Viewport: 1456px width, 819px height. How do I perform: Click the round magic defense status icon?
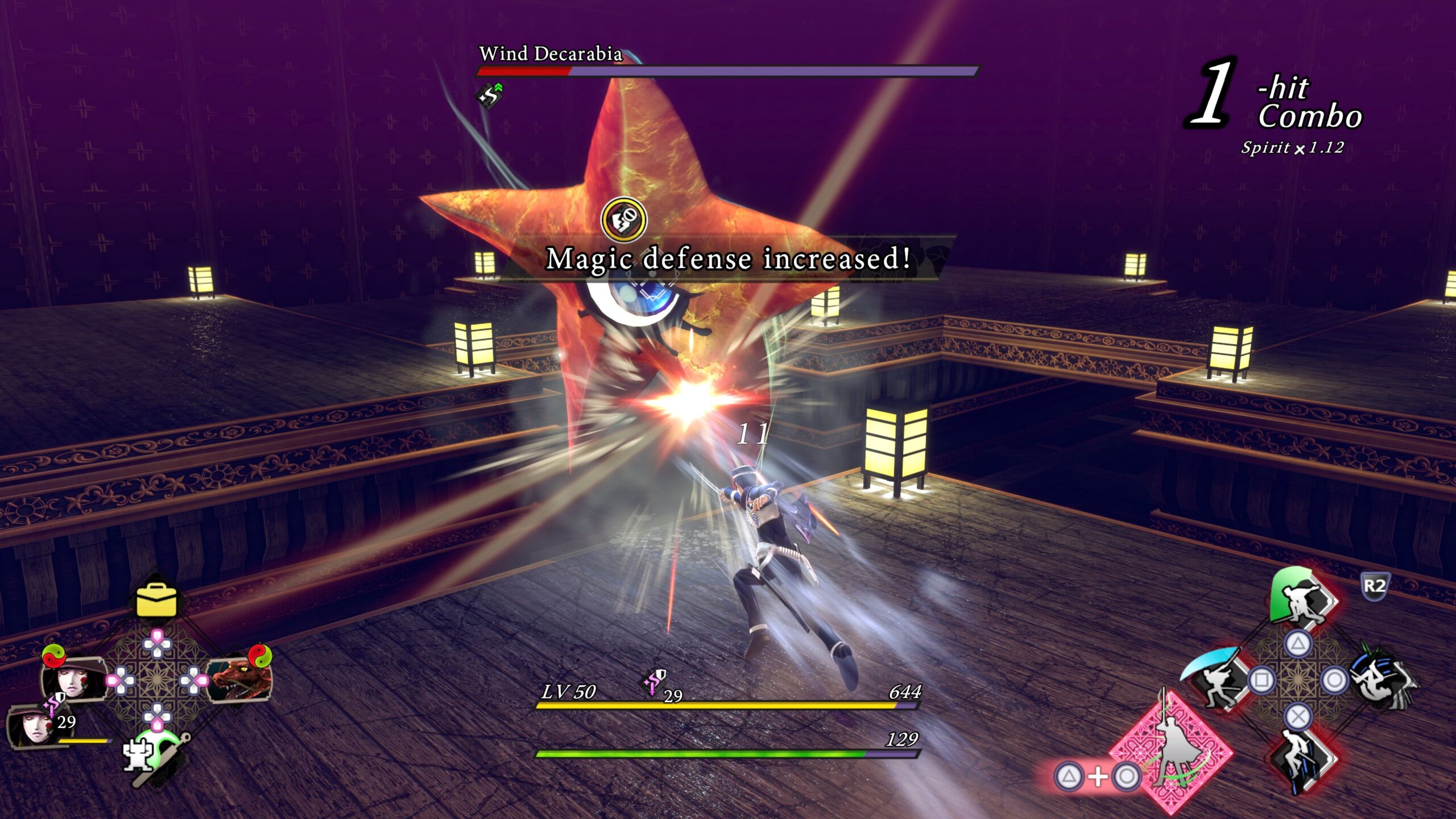[x=624, y=220]
